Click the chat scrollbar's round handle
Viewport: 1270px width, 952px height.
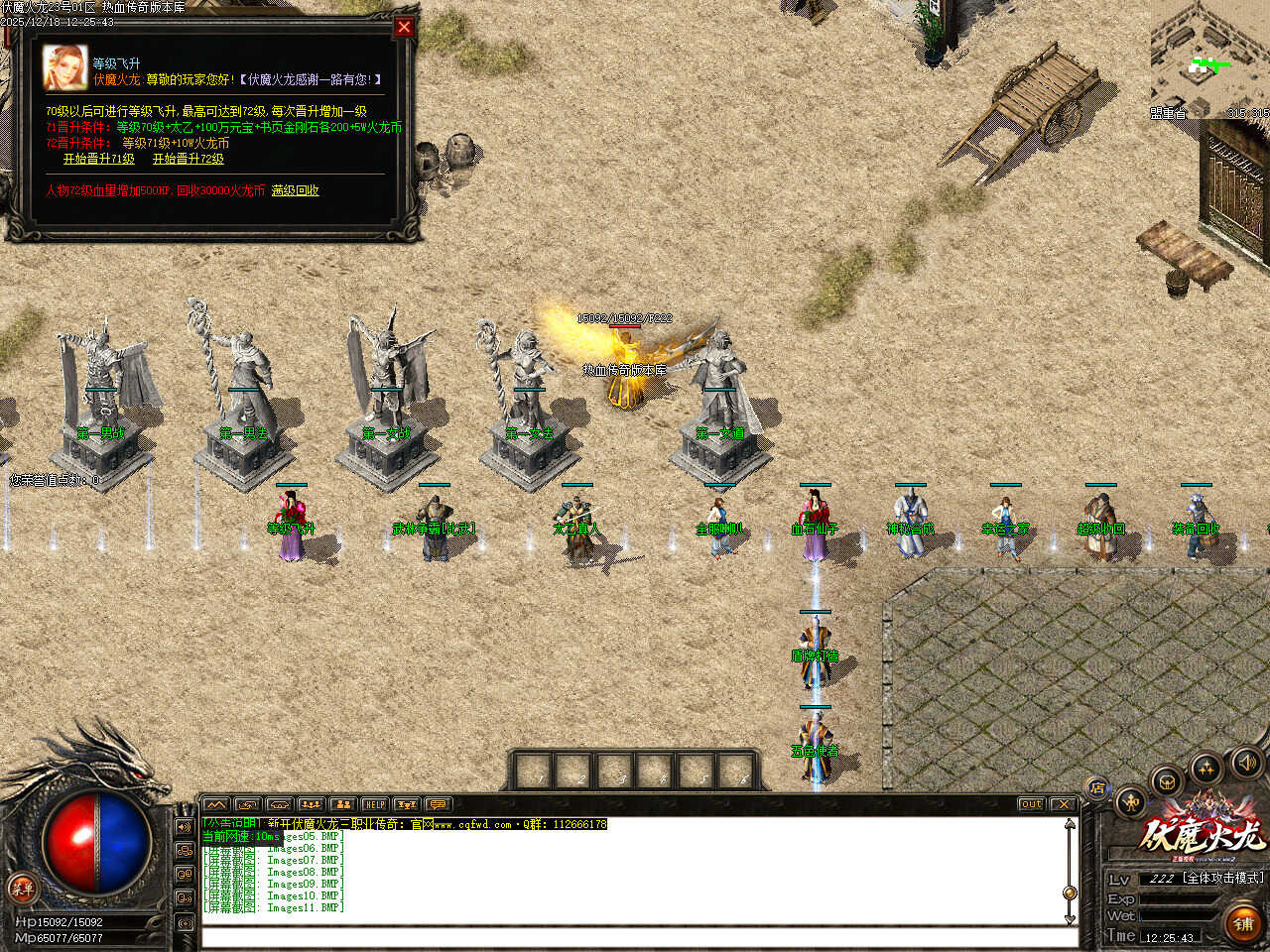[x=1070, y=892]
